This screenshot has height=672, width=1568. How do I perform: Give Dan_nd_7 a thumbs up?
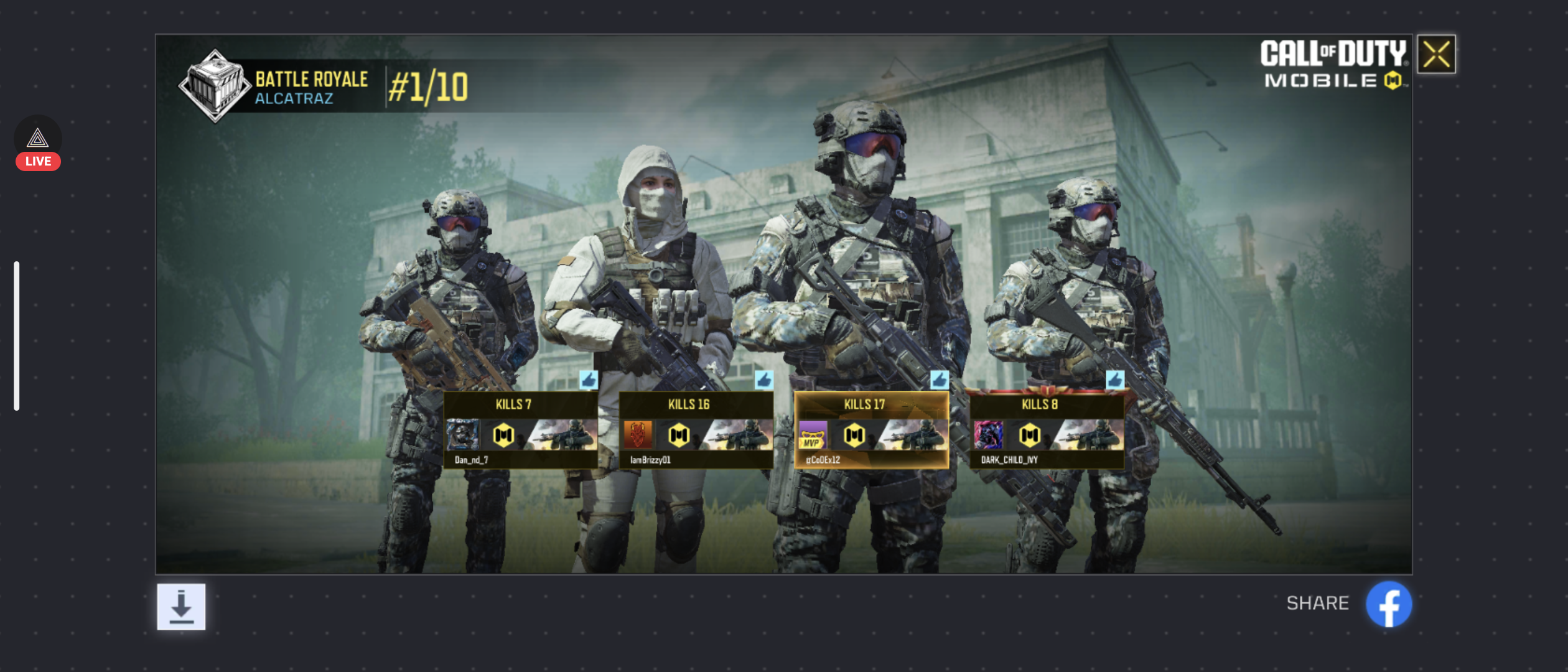coord(588,380)
